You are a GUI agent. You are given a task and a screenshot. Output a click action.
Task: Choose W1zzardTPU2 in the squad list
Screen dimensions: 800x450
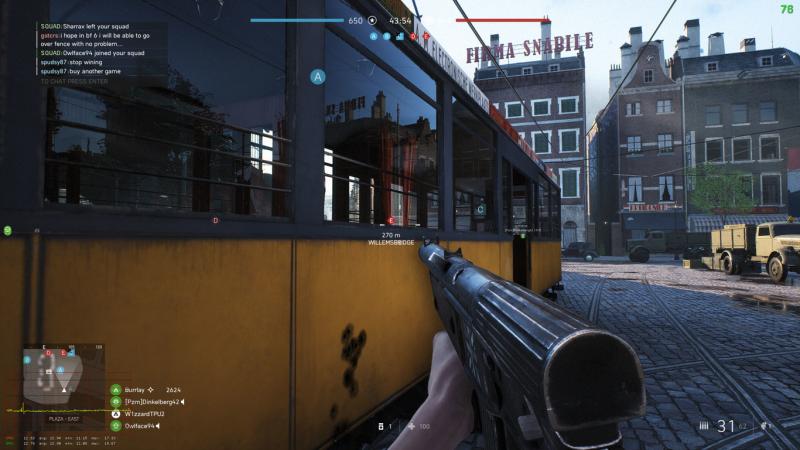tap(144, 414)
